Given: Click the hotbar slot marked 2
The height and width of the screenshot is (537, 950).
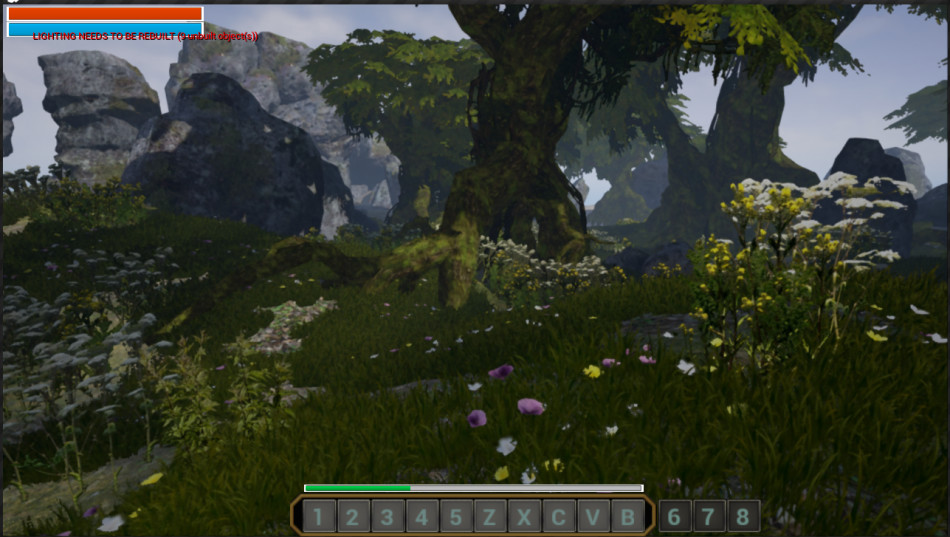Looking at the screenshot, I should (353, 517).
